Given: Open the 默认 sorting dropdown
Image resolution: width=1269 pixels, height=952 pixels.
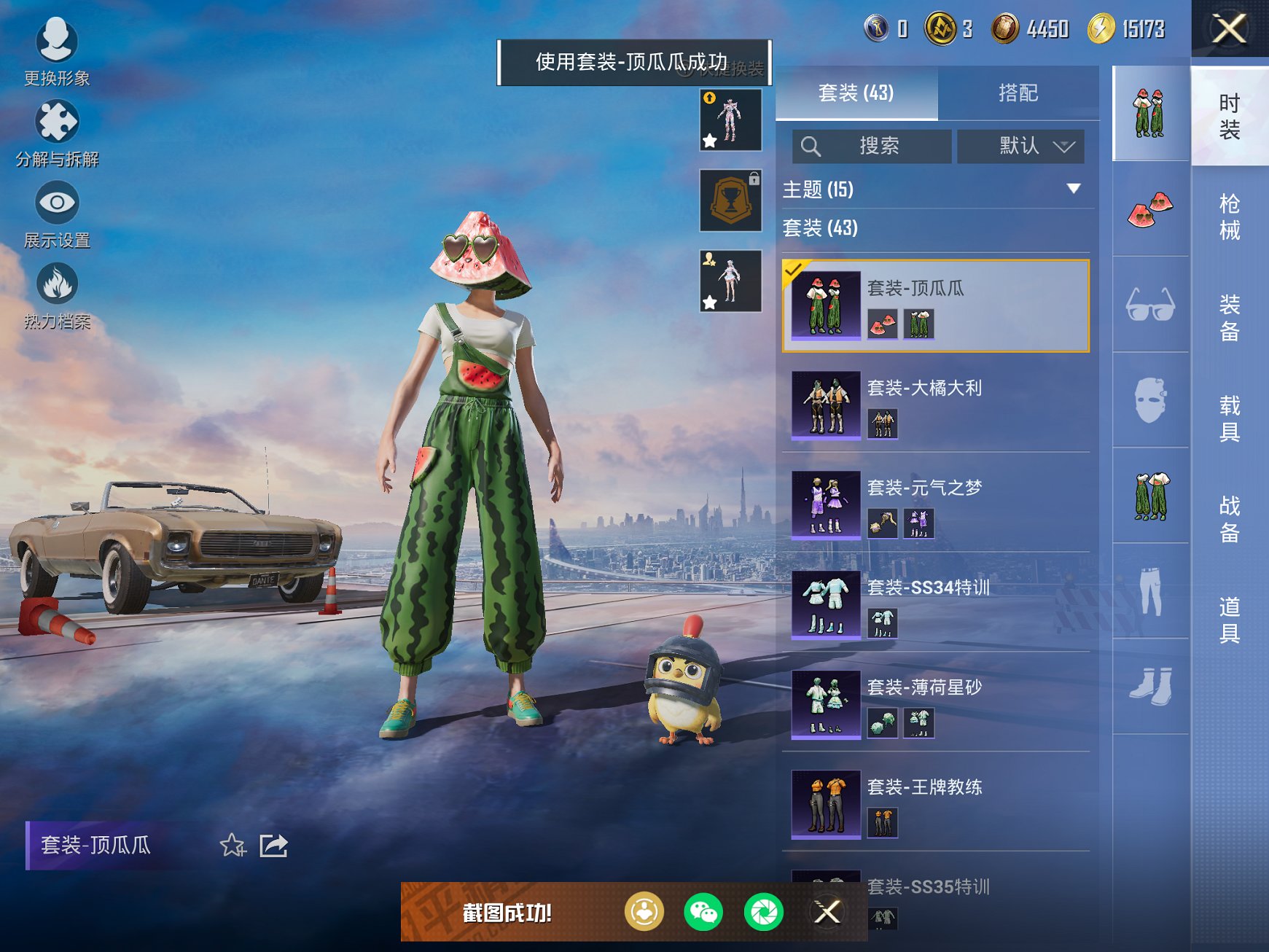Looking at the screenshot, I should coord(1020,146).
